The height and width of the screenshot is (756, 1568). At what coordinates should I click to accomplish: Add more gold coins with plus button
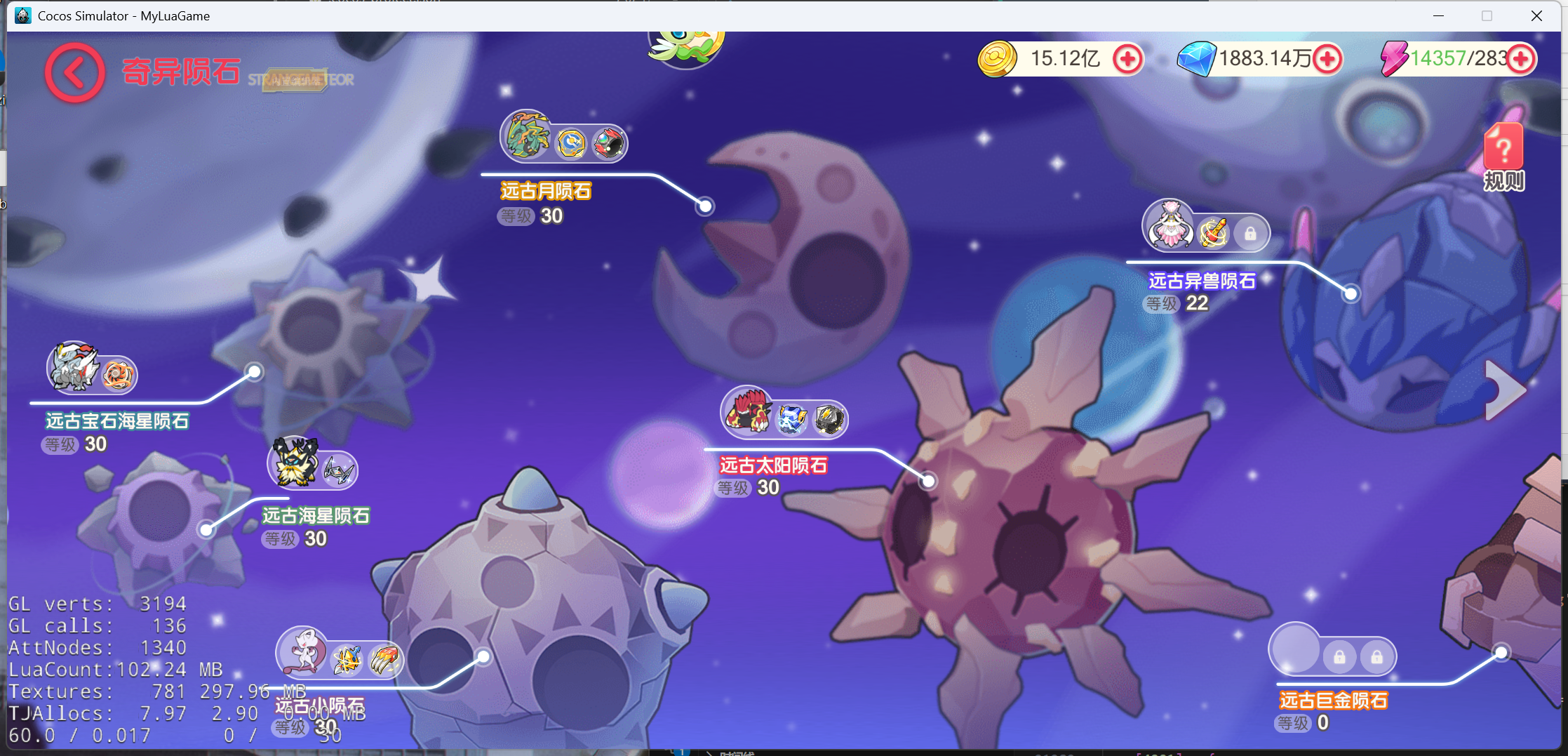1127,59
